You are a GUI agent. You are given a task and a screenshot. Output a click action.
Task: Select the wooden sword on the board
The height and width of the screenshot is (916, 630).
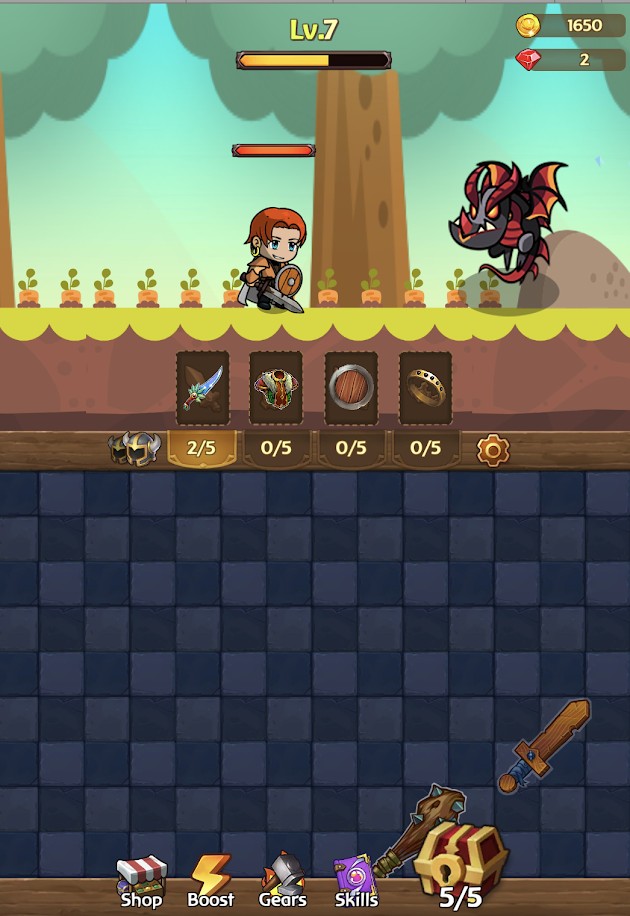point(545,745)
